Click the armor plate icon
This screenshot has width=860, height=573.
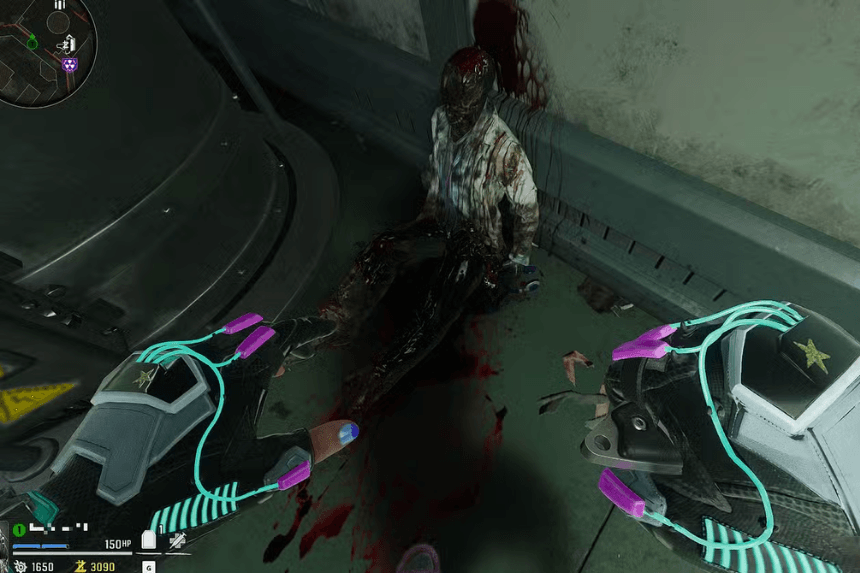point(150,541)
